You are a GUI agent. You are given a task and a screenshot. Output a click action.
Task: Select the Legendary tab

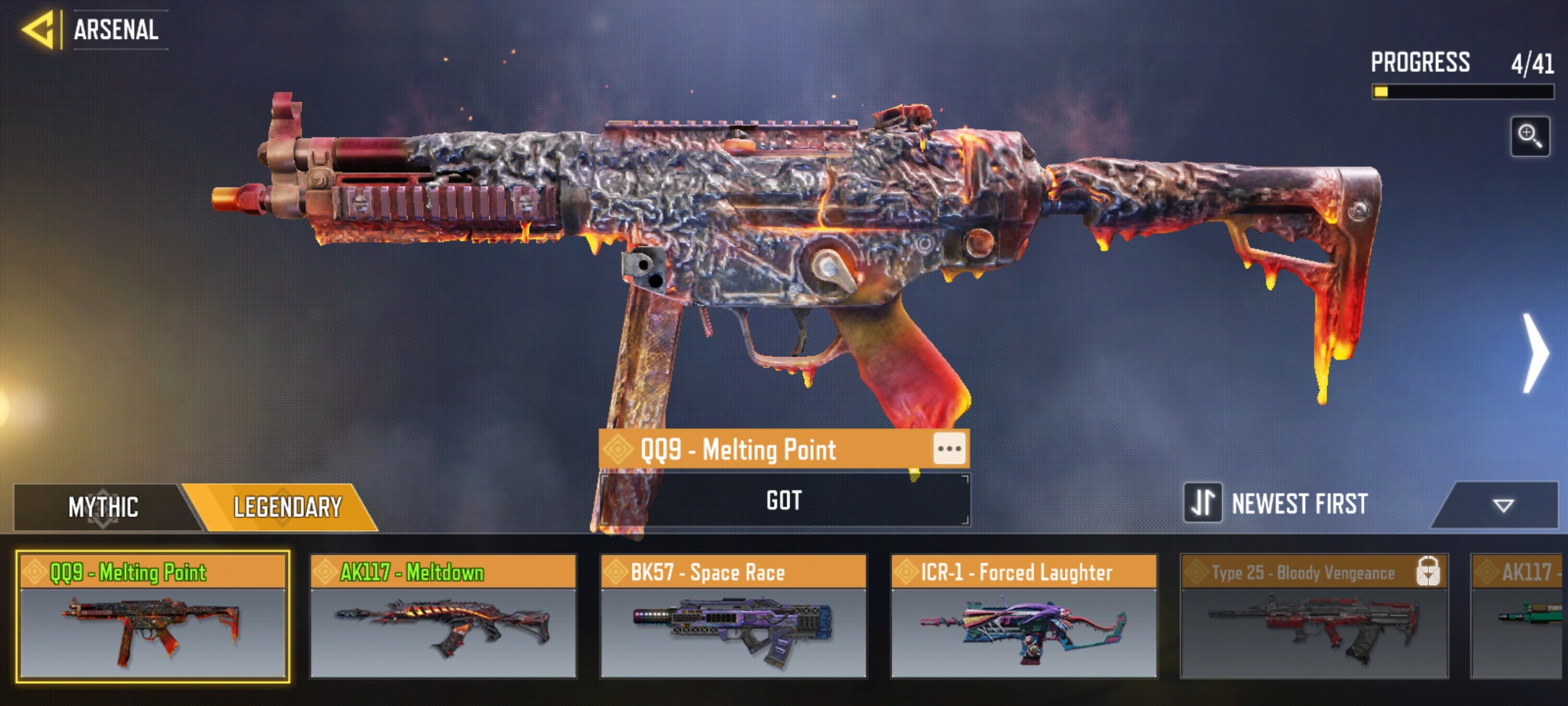tap(287, 507)
